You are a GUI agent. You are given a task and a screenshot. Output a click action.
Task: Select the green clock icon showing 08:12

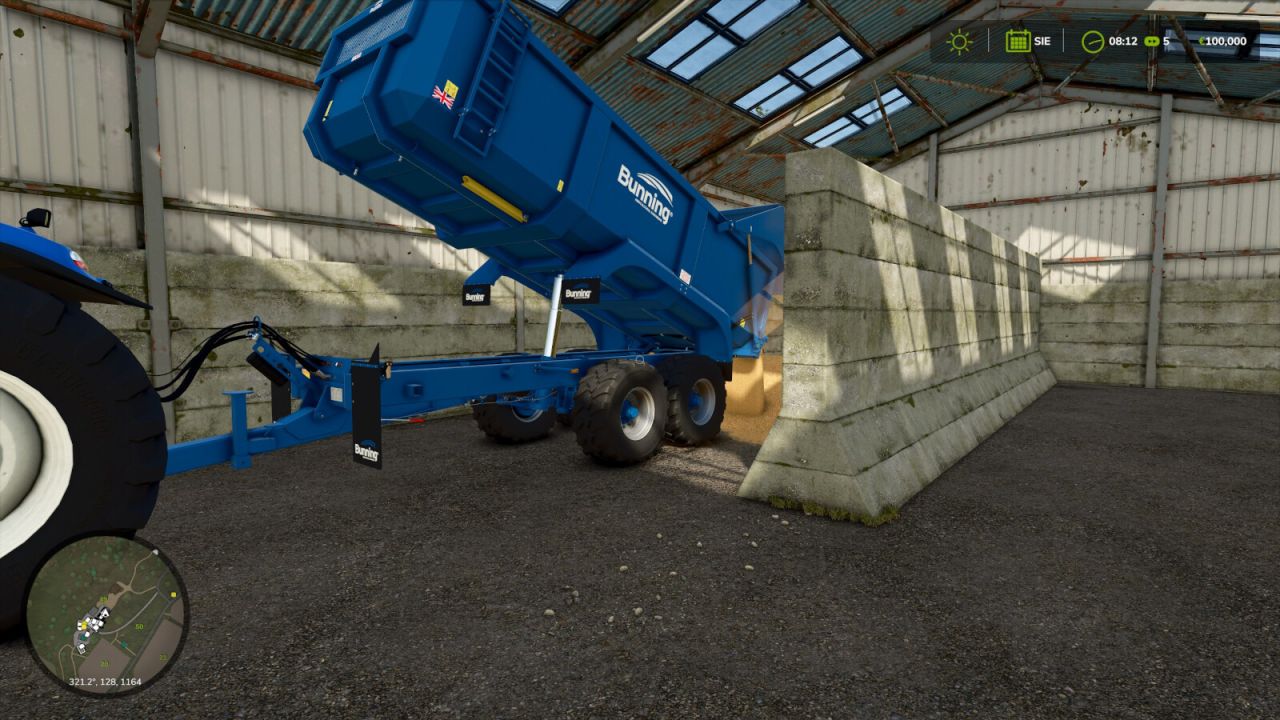pyautogui.click(x=1093, y=43)
